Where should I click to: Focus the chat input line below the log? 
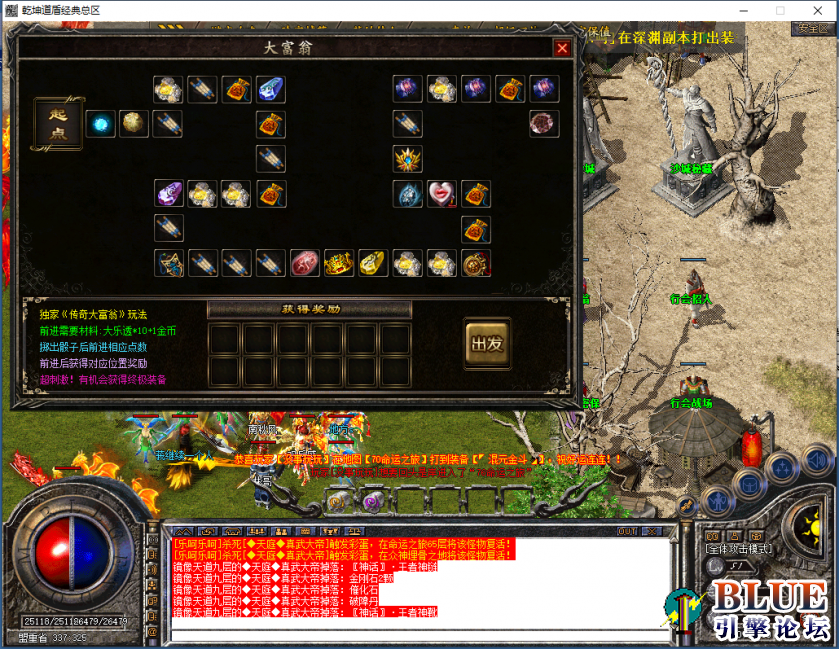(400, 634)
